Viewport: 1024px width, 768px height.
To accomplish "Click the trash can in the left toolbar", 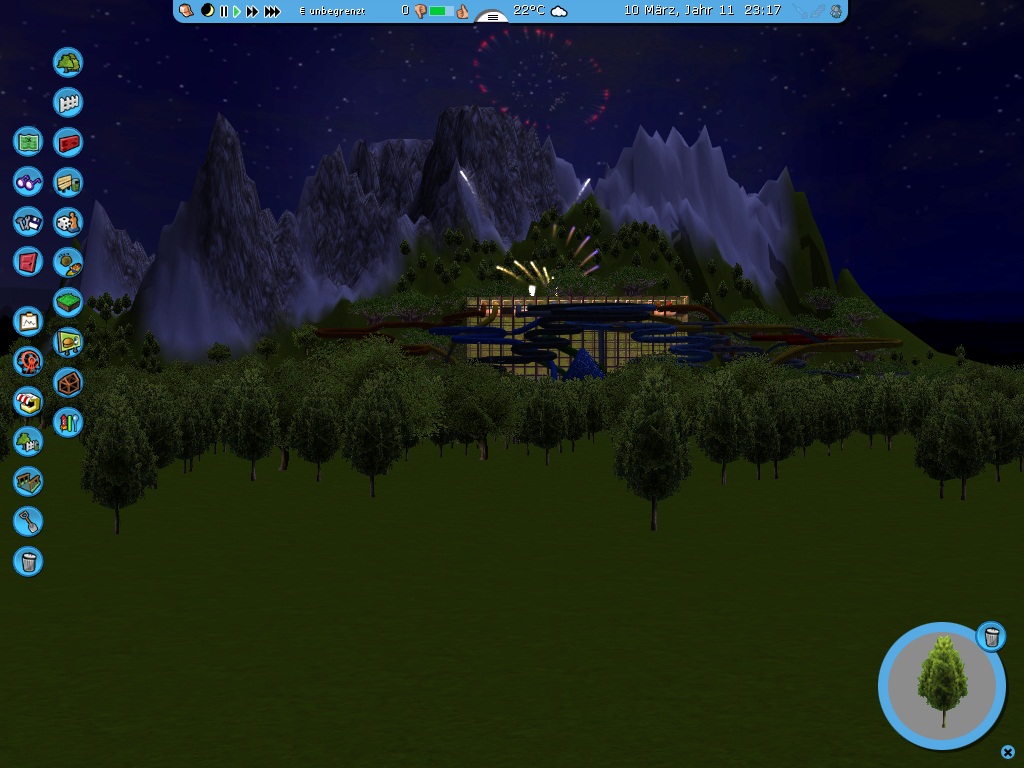I will (28, 561).
